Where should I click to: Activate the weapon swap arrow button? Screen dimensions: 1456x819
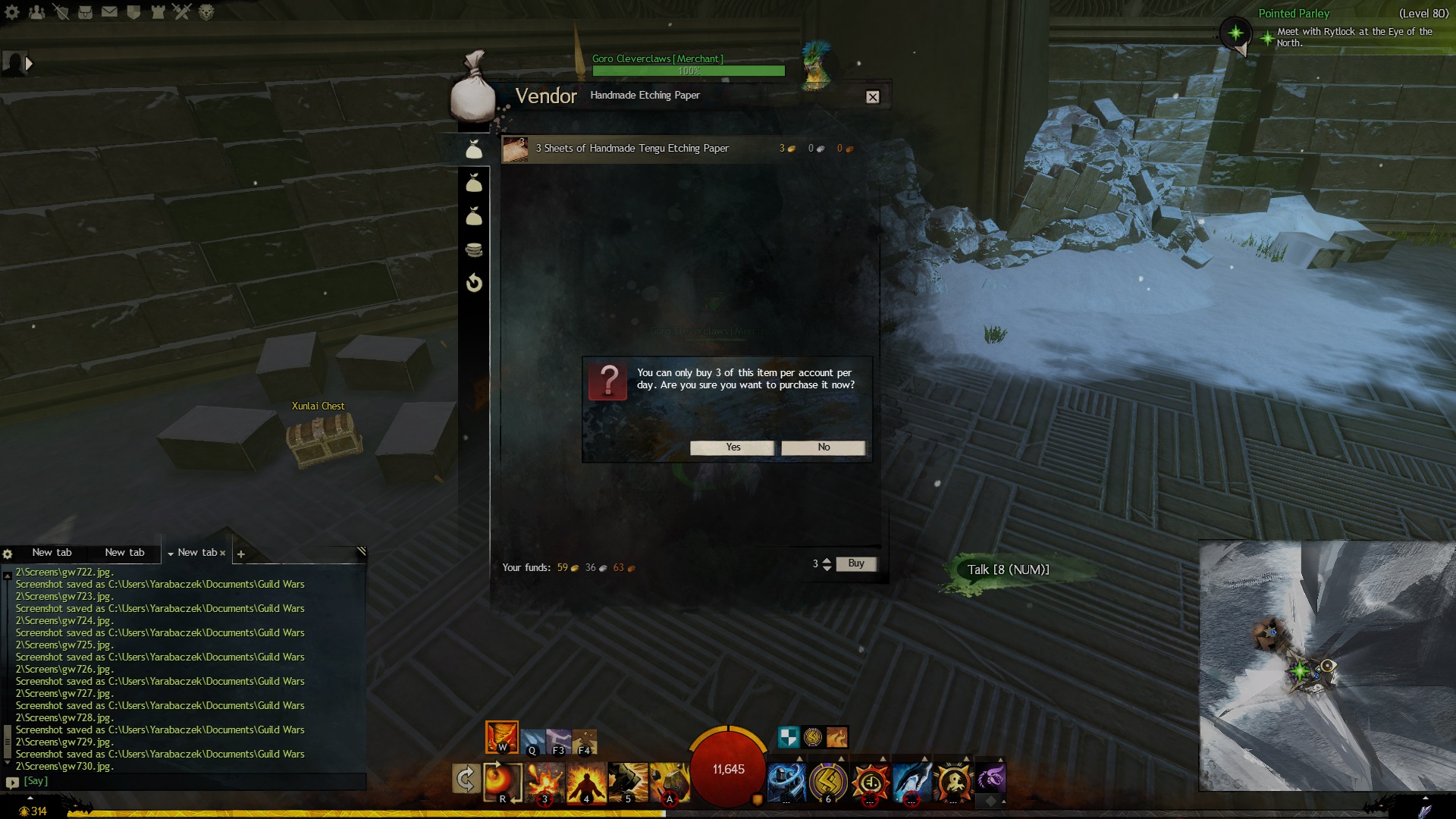[466, 779]
